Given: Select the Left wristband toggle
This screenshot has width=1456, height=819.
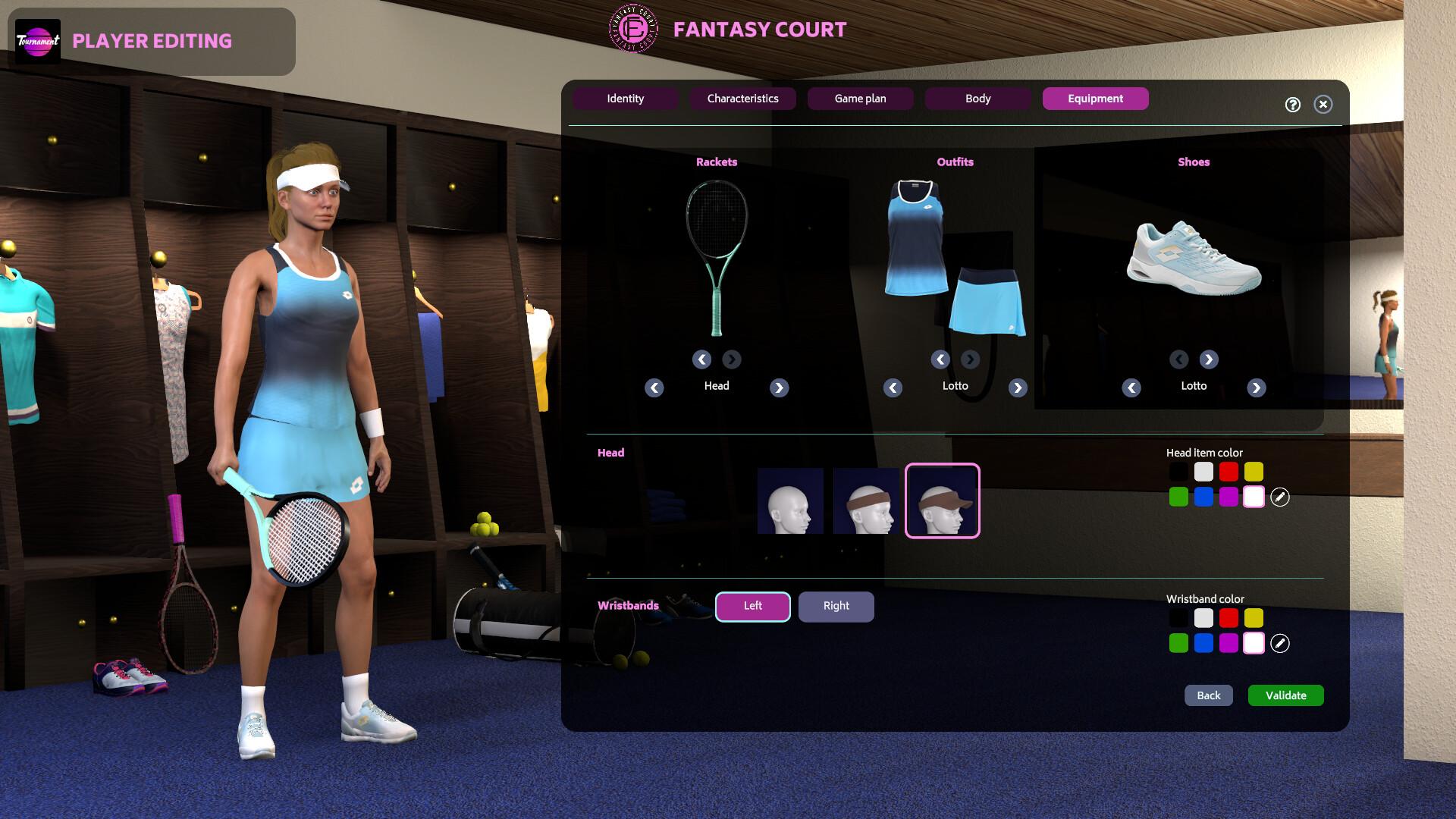Looking at the screenshot, I should (x=752, y=606).
